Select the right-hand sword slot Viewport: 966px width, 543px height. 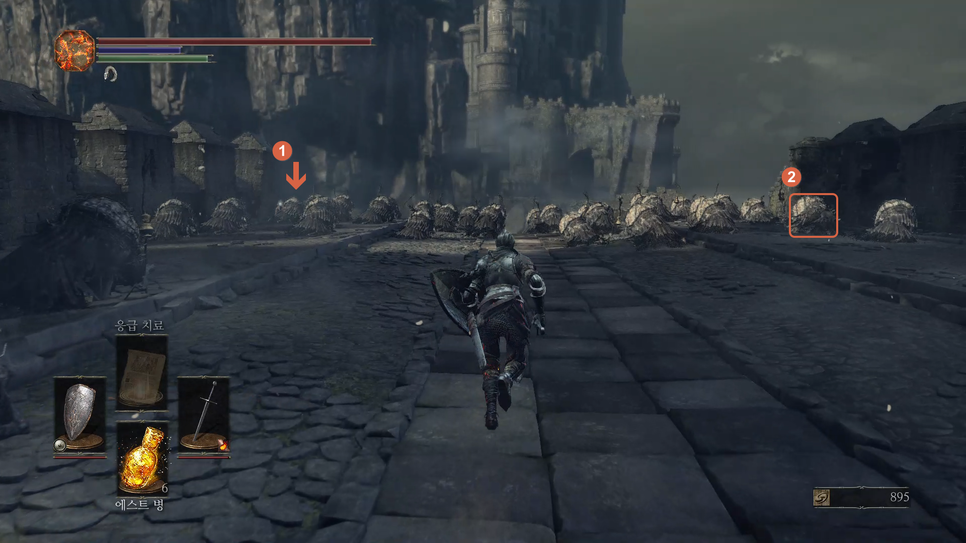203,415
